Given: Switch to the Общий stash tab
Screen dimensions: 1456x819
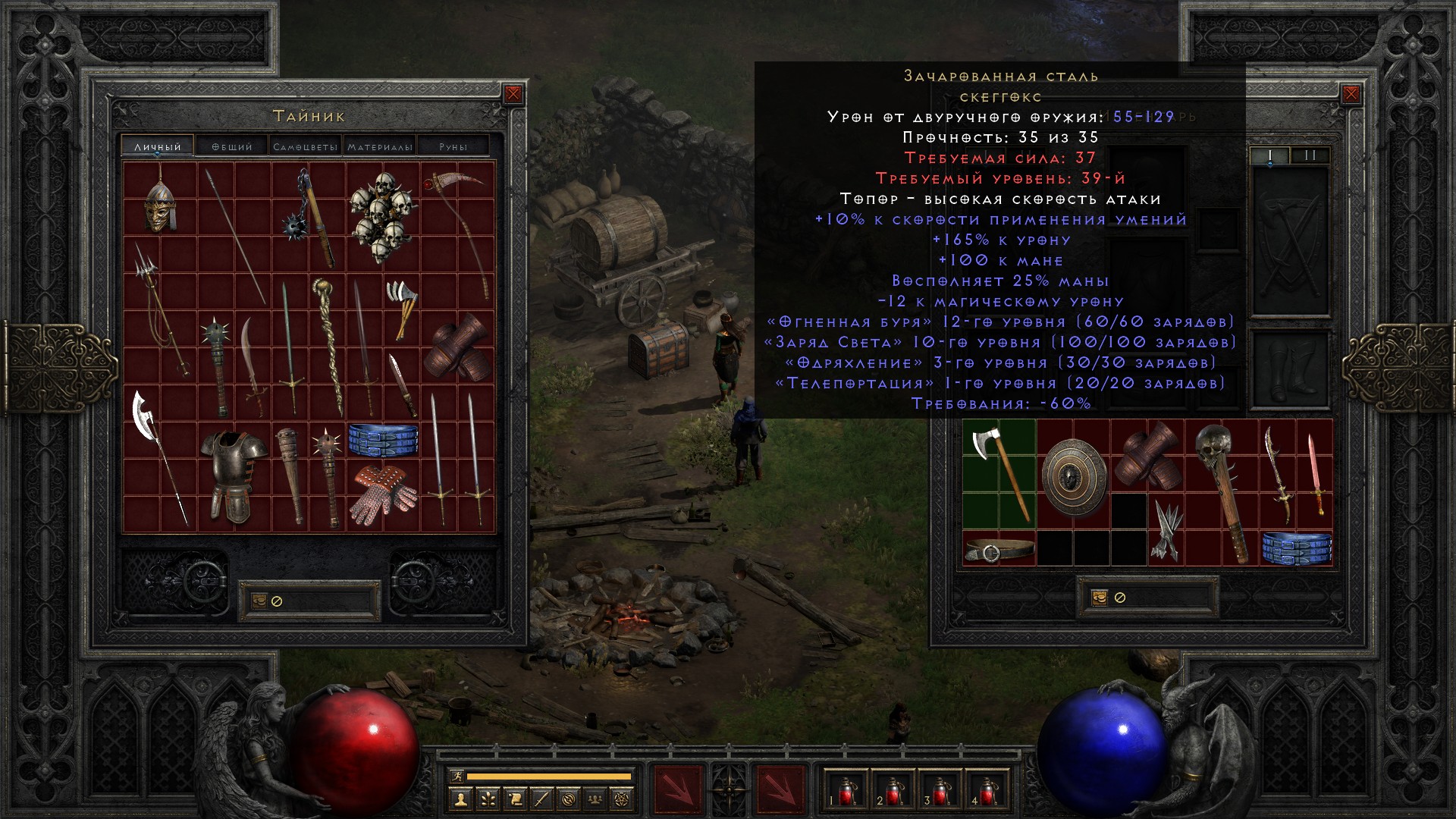Looking at the screenshot, I should 232,146.
